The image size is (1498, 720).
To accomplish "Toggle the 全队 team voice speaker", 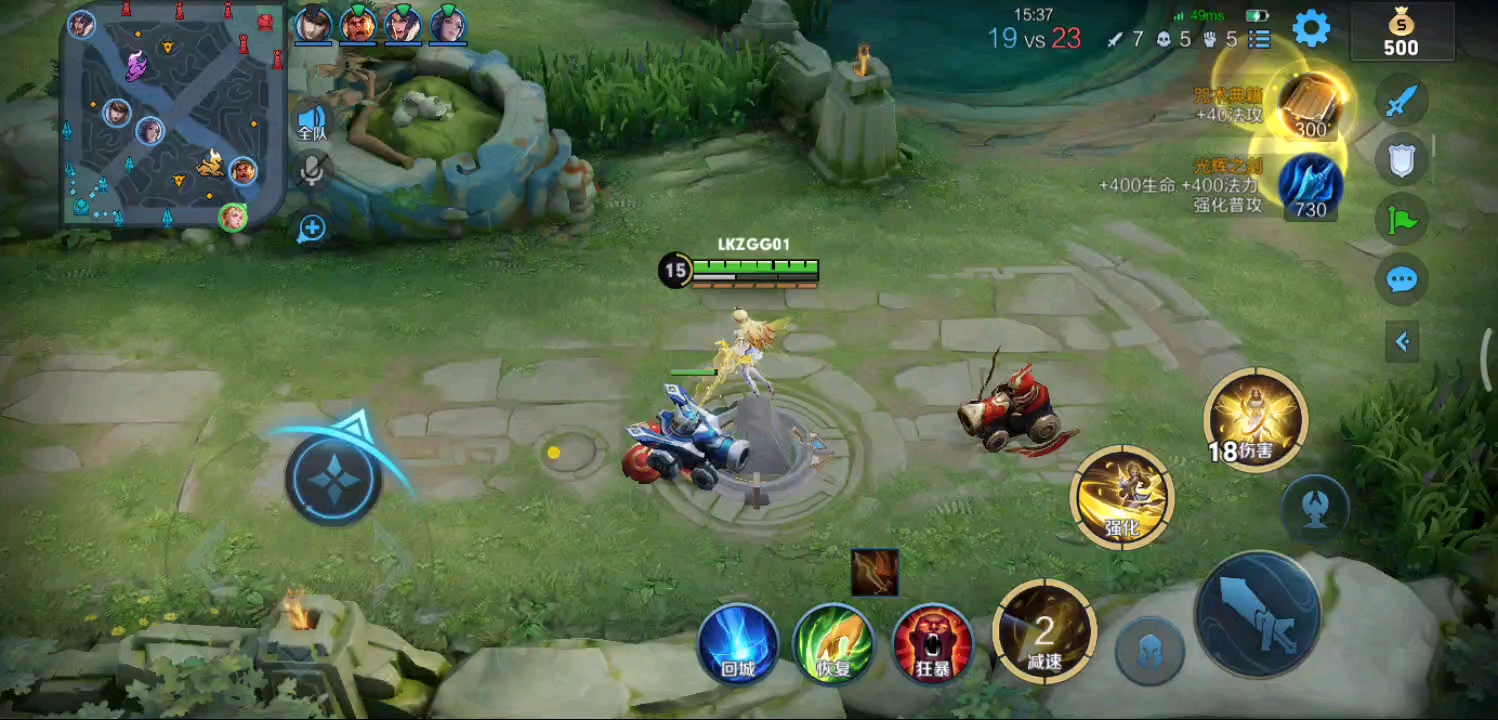I will [312, 124].
